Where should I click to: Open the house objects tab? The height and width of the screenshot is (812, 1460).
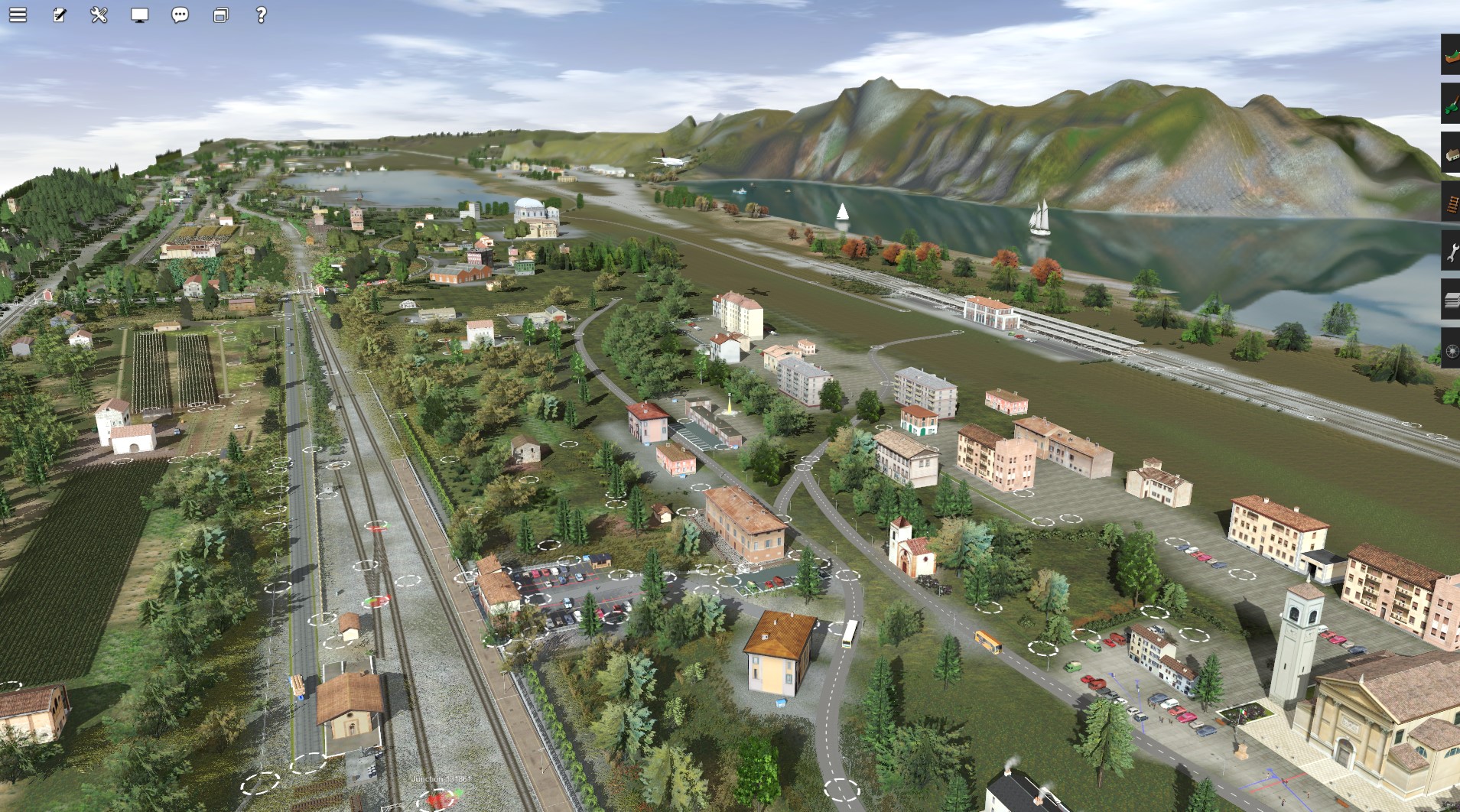(1451, 153)
